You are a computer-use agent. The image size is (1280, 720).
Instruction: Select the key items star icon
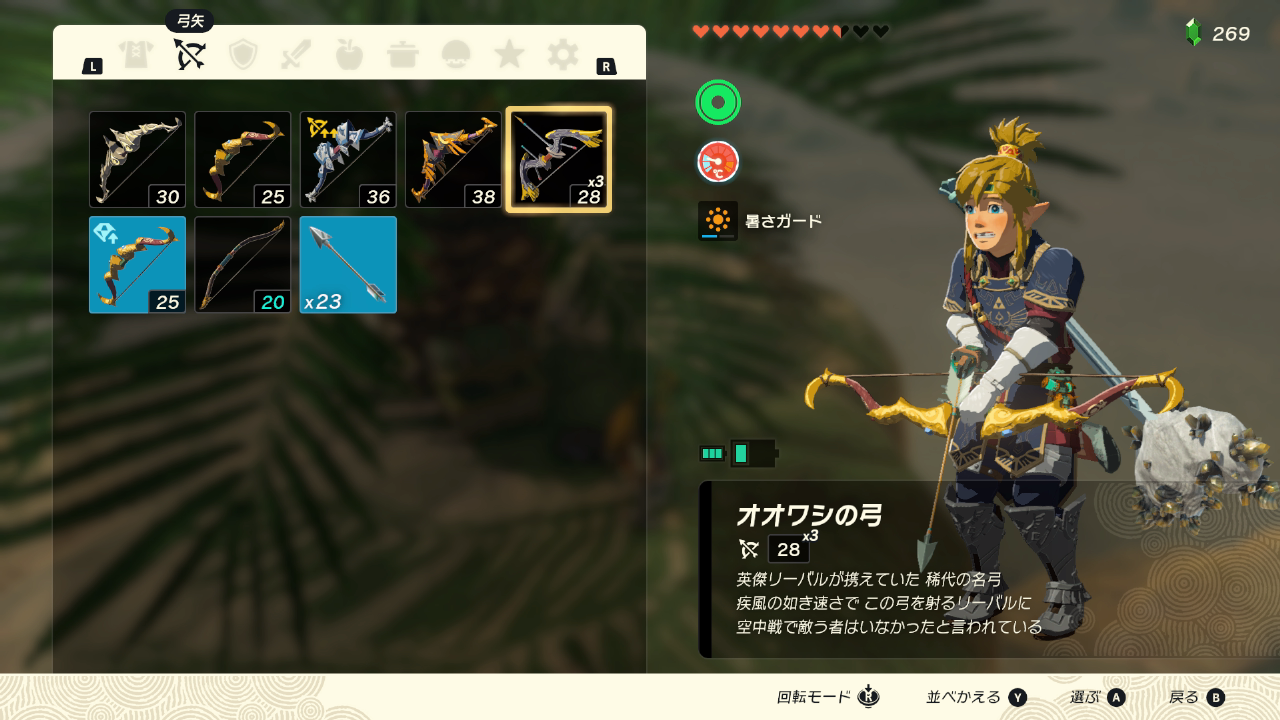click(509, 55)
